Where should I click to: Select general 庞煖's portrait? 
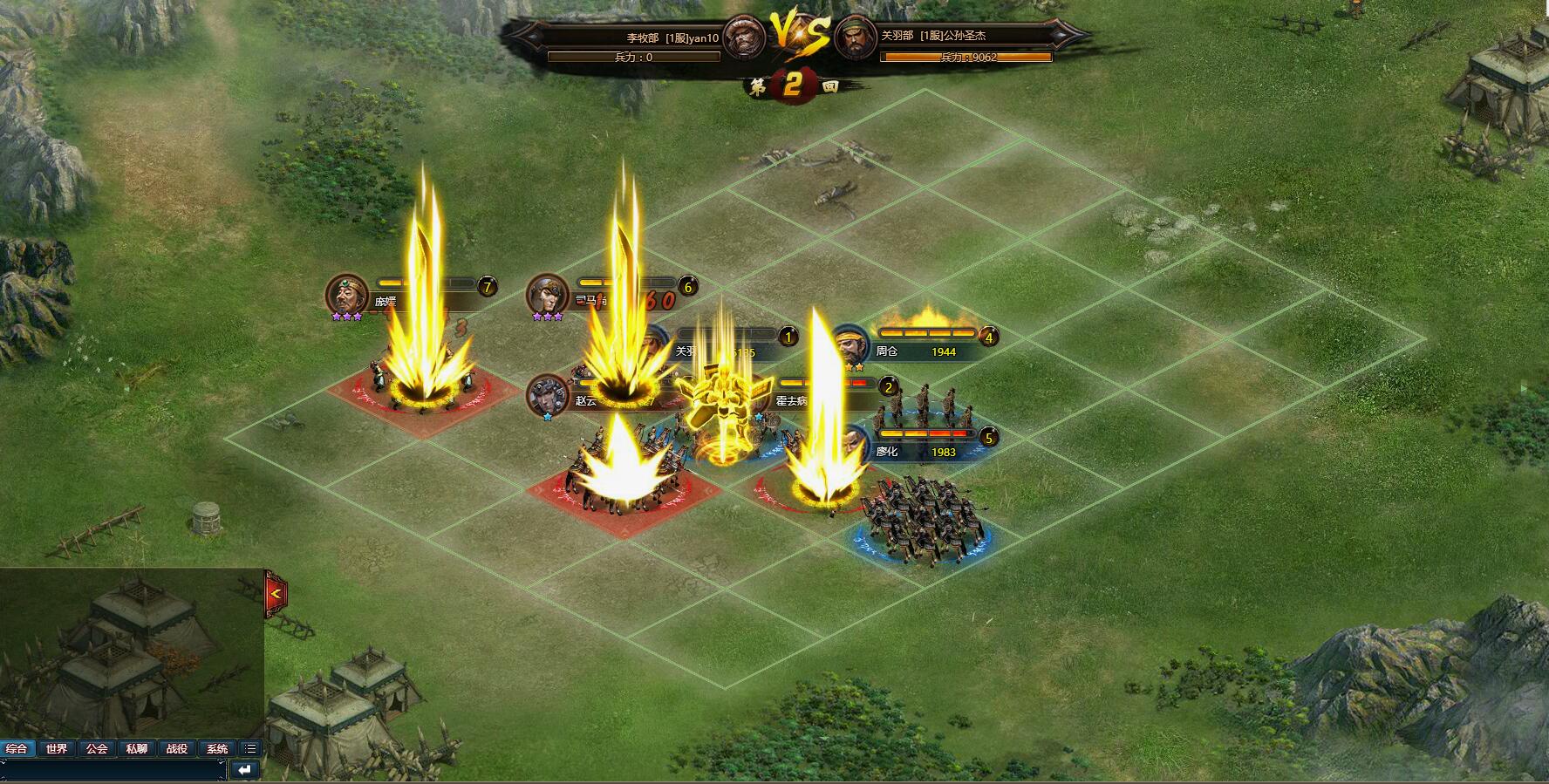[347, 295]
